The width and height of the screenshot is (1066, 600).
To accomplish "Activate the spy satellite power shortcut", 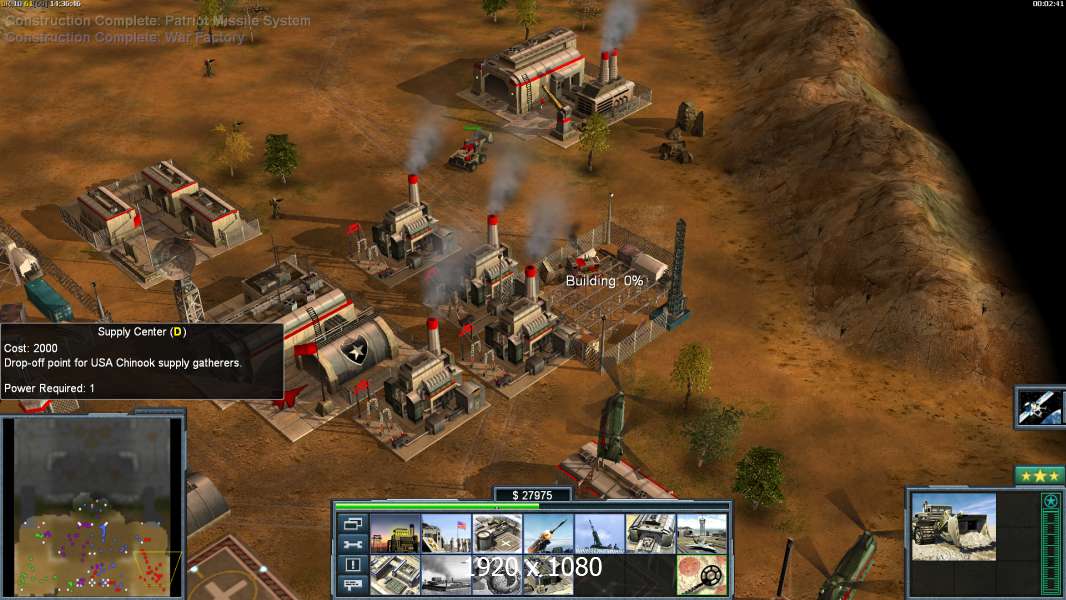I will coord(1040,407).
